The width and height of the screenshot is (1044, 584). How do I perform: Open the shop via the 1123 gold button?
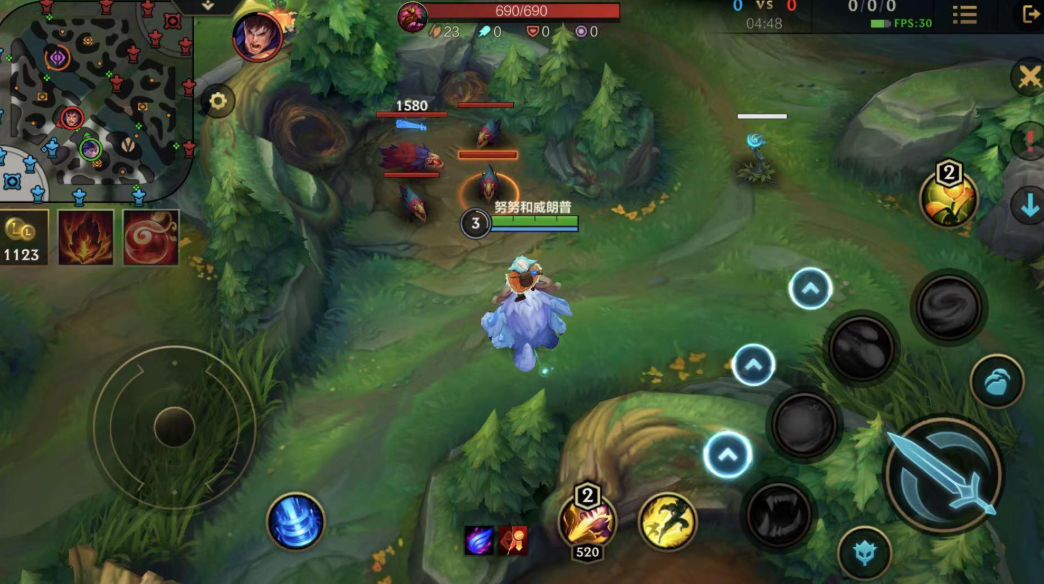pos(23,237)
